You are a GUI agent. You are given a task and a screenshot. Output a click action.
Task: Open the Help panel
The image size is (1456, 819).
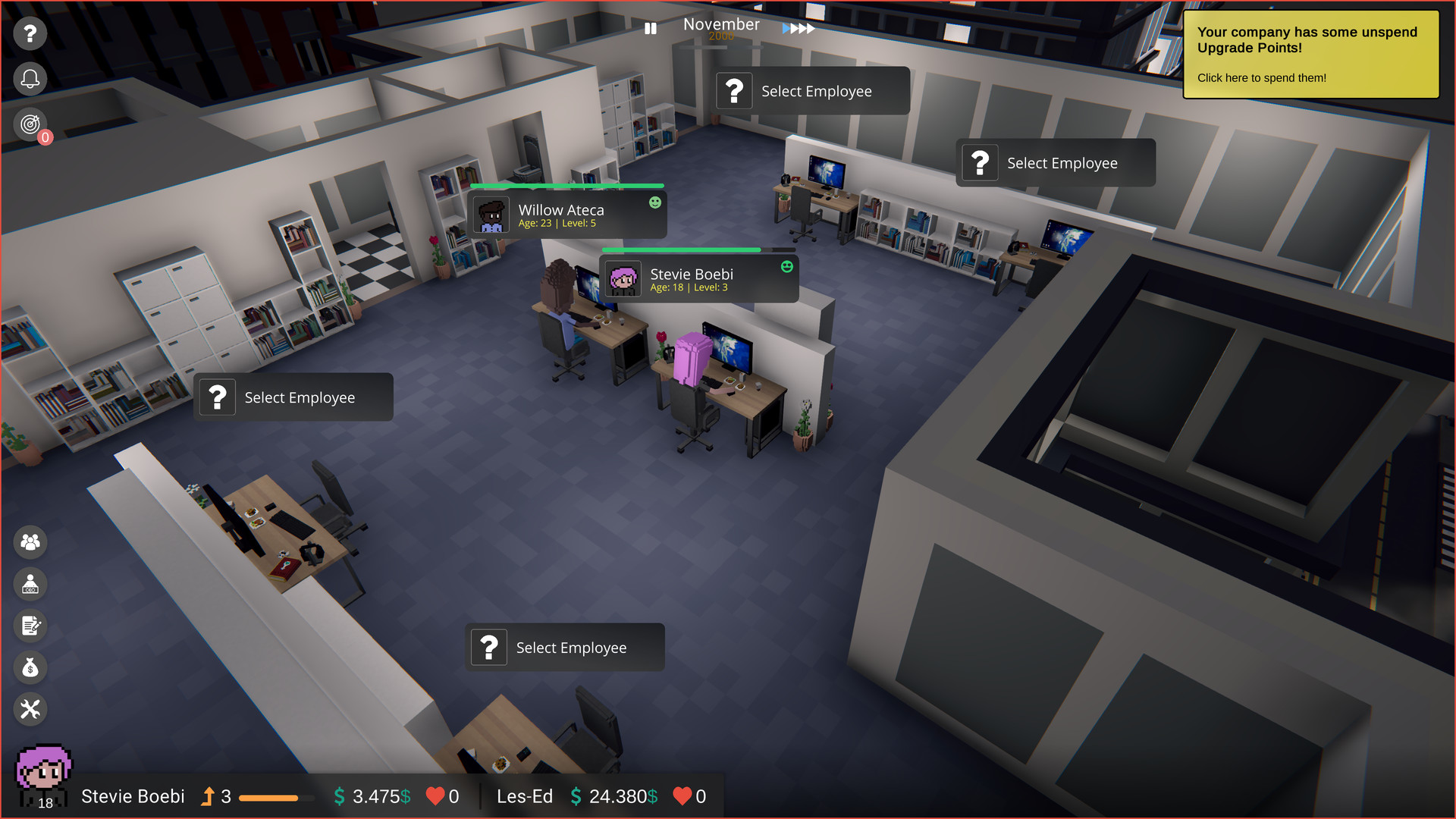click(x=30, y=33)
